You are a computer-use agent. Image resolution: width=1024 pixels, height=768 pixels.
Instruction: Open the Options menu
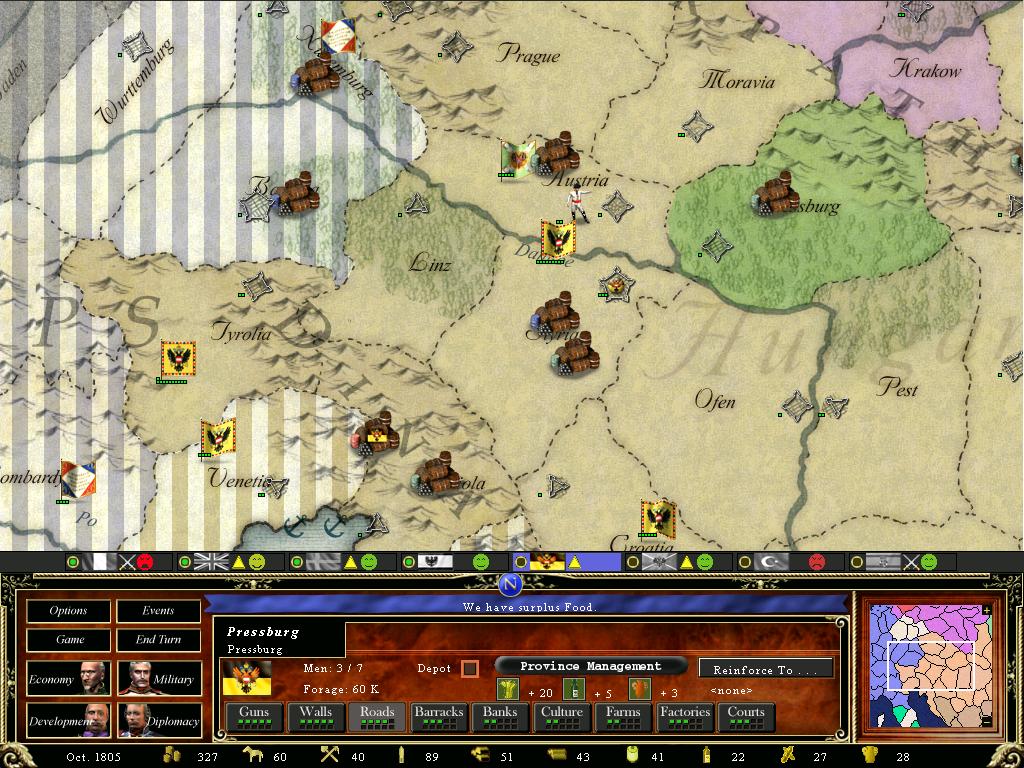[68, 611]
